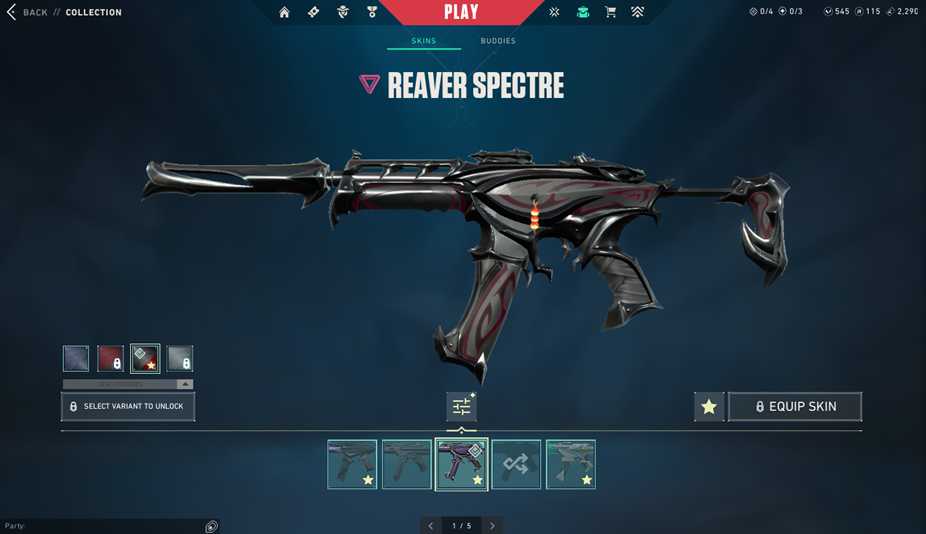Open the double-chevron rank icon in top bar
926x534 pixels.
[637, 12]
